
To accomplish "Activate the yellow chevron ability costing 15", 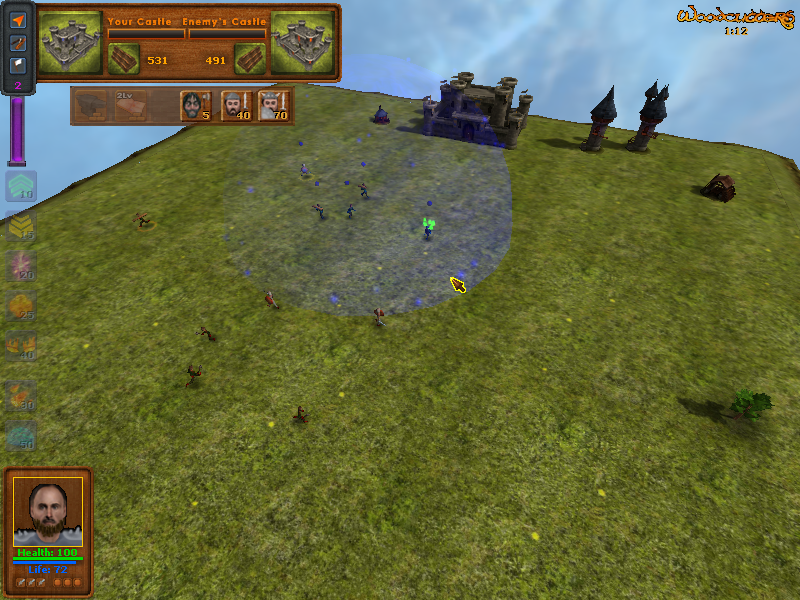I will click(x=21, y=226).
